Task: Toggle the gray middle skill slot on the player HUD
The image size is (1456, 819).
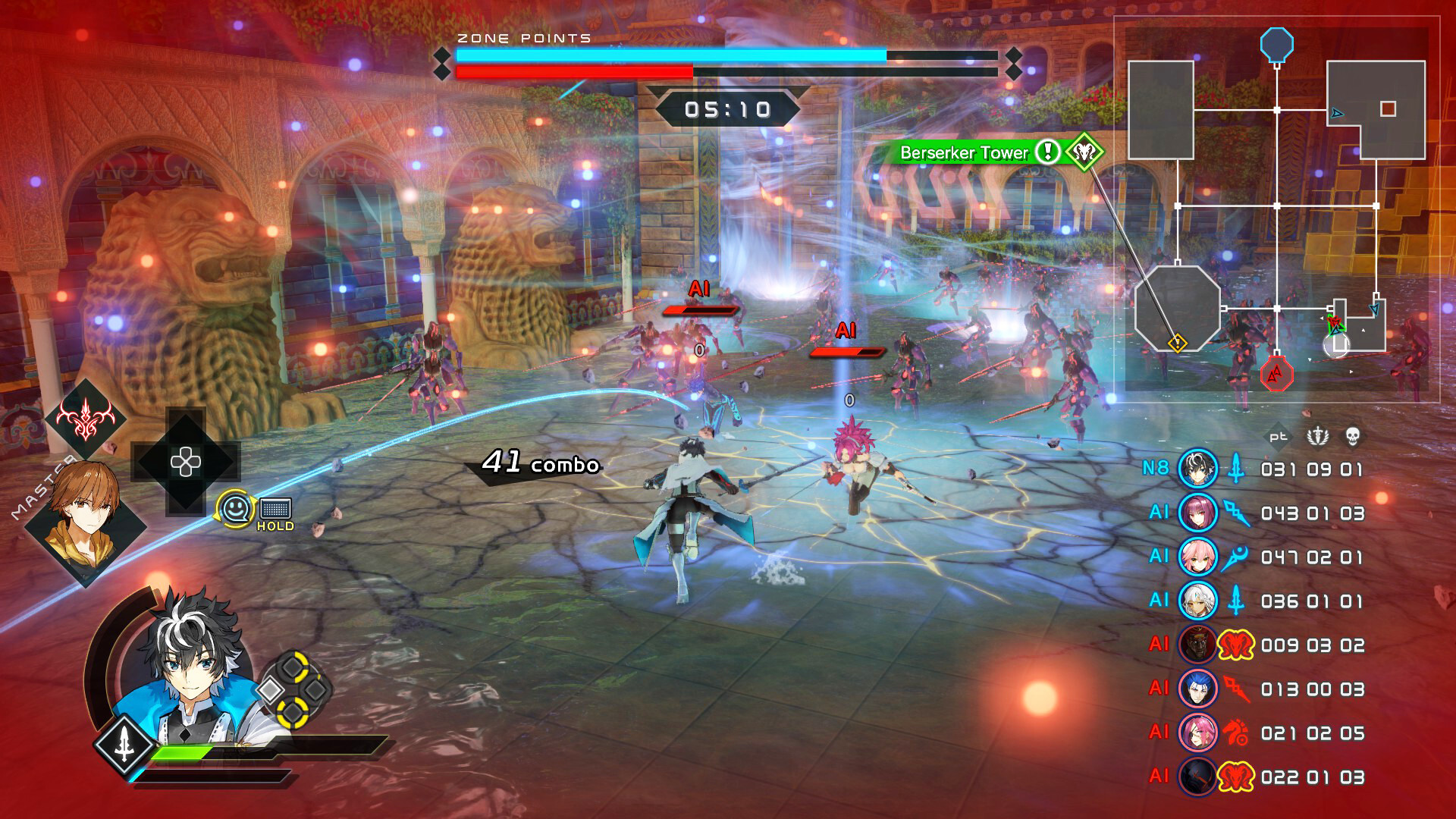Action: coord(315,689)
